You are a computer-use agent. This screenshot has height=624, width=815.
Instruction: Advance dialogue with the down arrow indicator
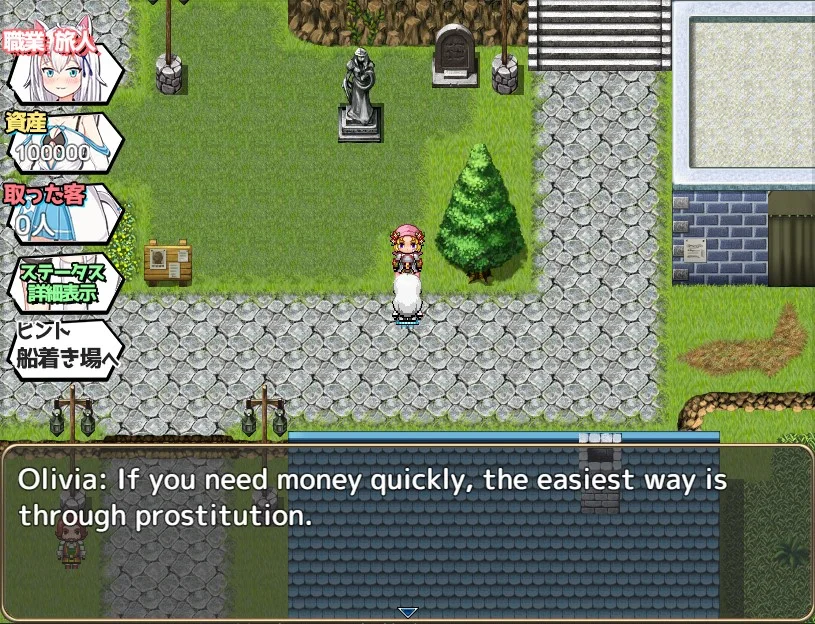(407, 612)
